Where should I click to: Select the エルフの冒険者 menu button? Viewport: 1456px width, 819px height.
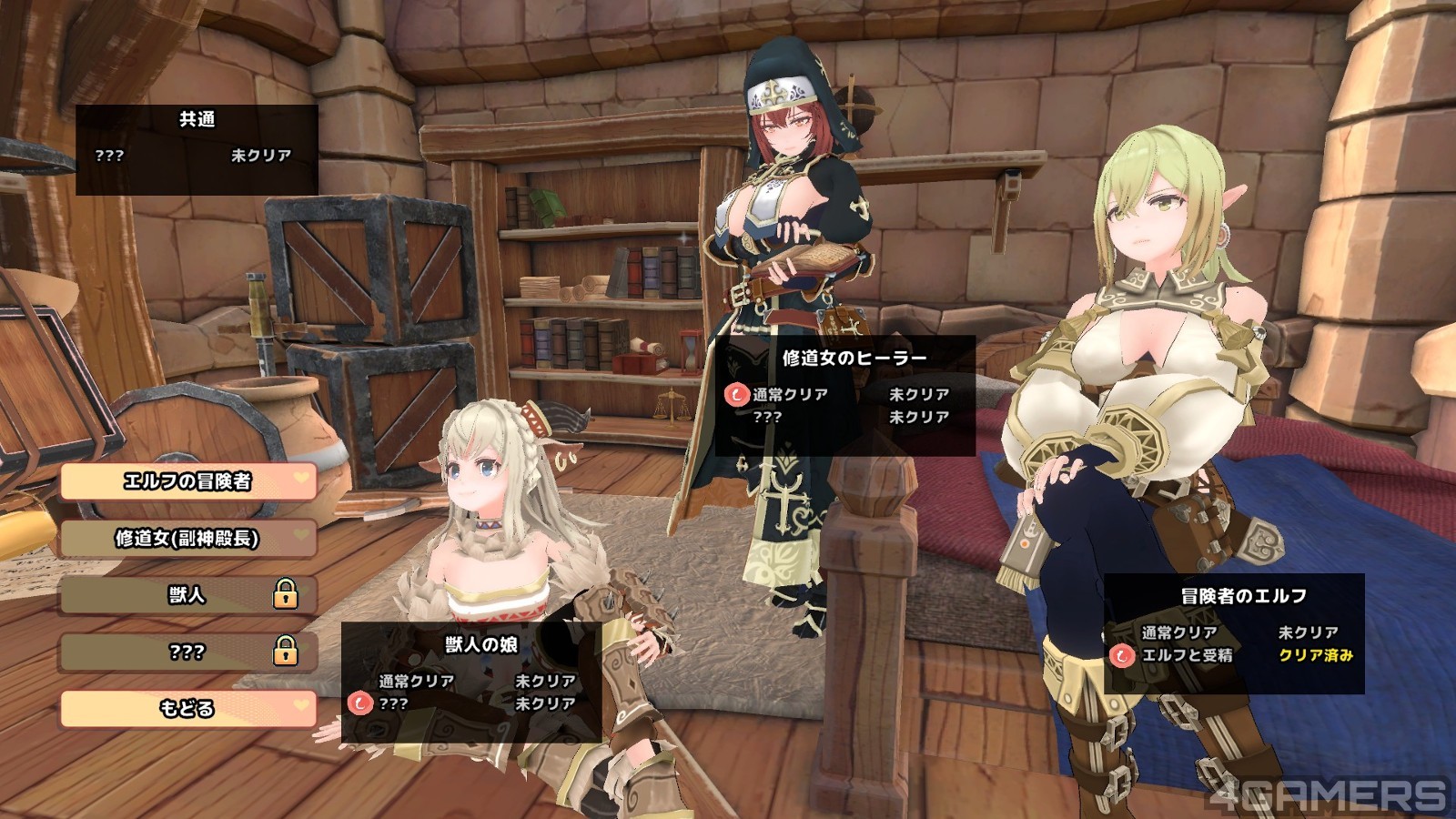coord(187,481)
